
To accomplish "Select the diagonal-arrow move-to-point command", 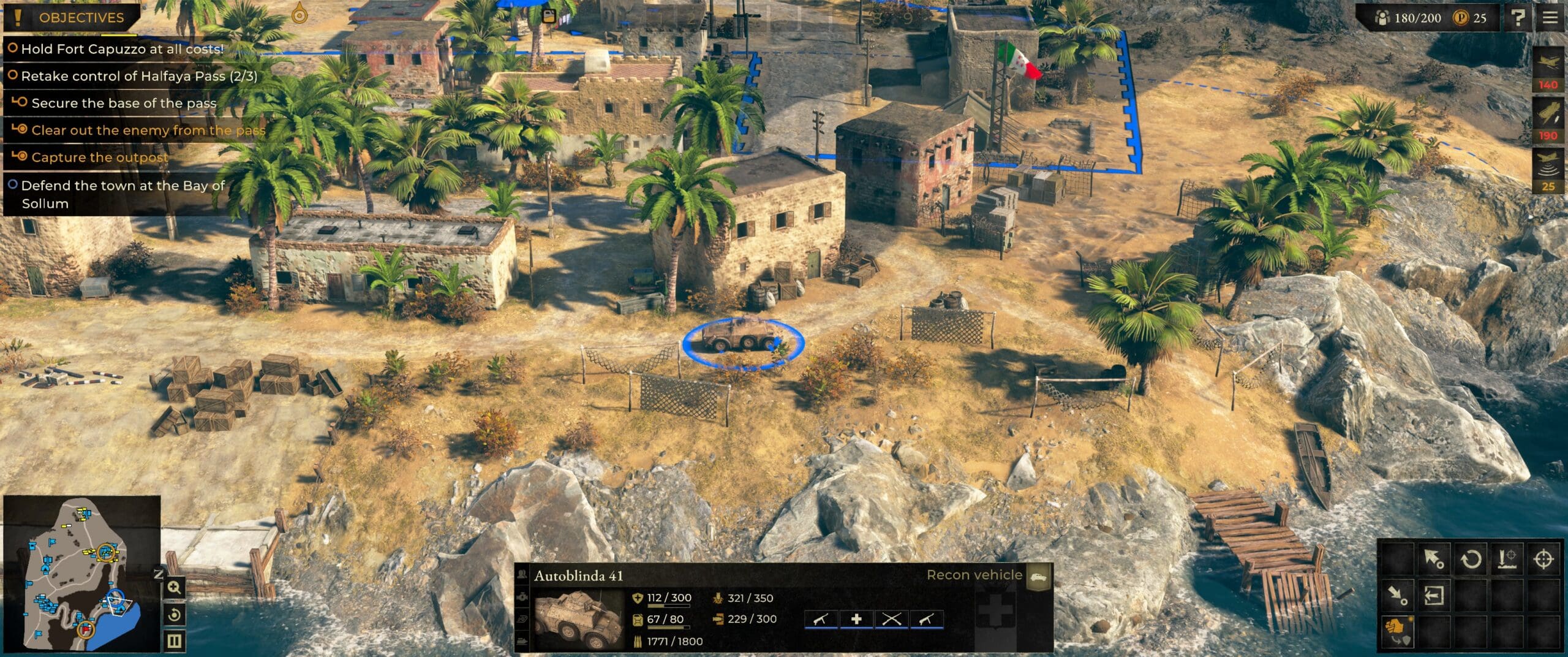I will point(1396,595).
